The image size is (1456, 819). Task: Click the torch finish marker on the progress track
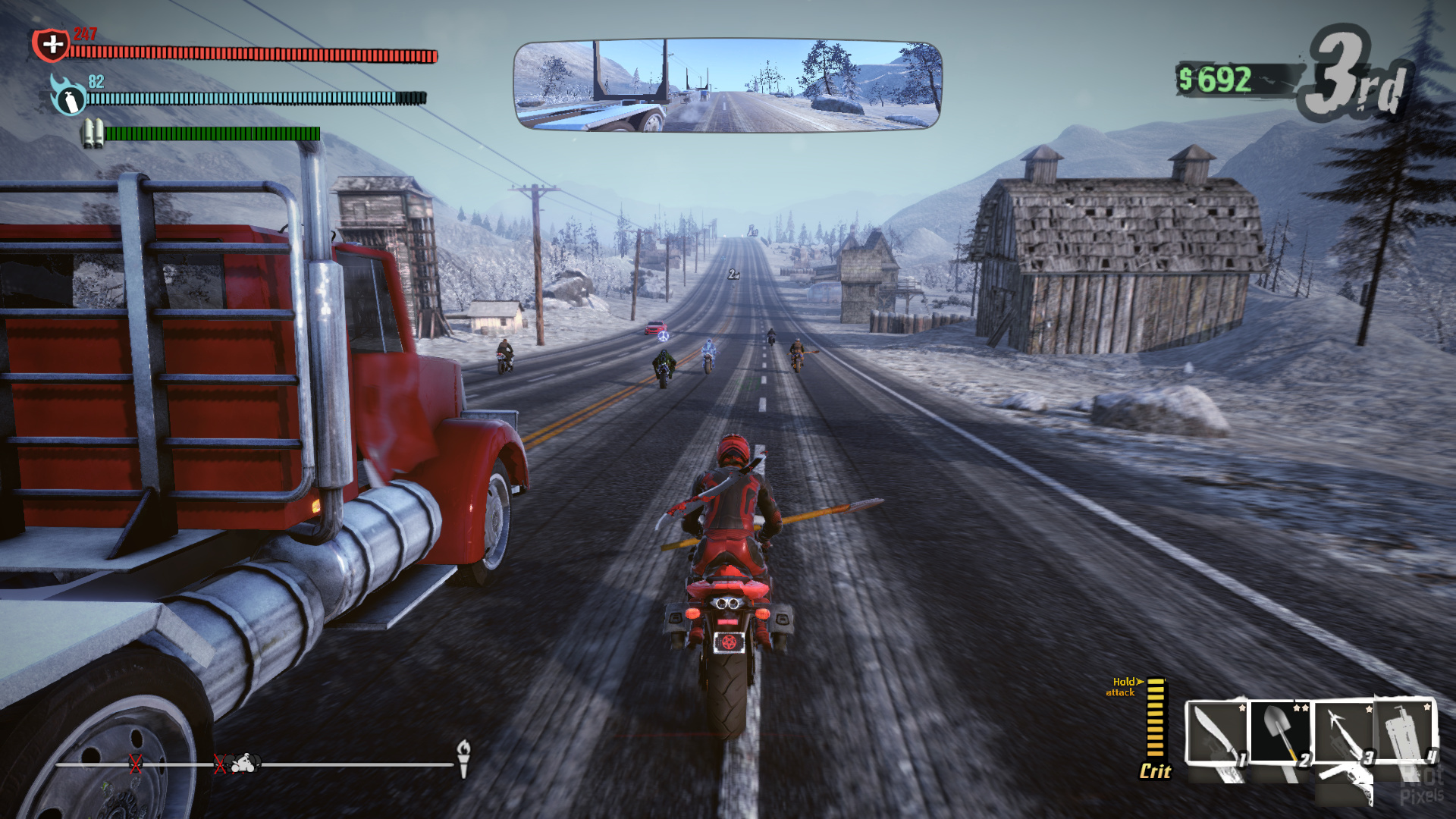(x=463, y=757)
